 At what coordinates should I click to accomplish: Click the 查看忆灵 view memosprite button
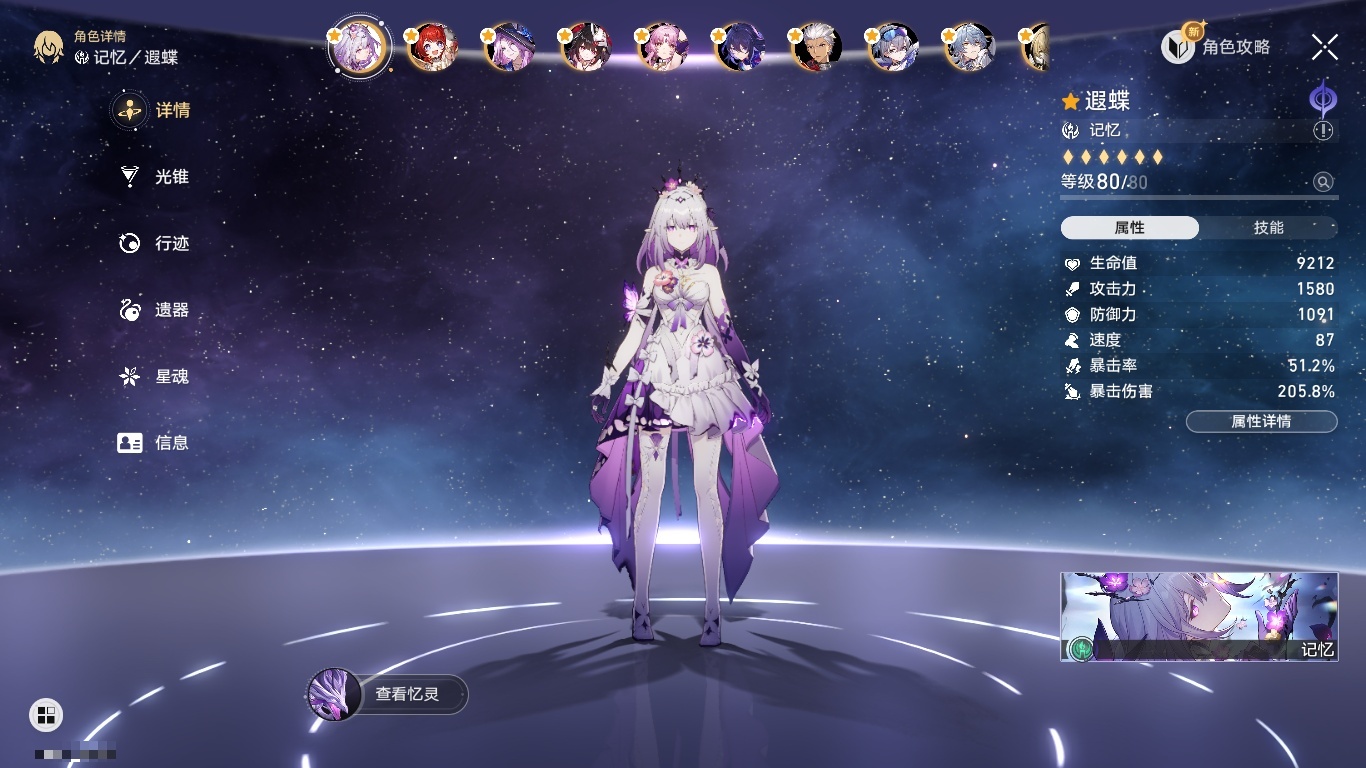coord(388,694)
